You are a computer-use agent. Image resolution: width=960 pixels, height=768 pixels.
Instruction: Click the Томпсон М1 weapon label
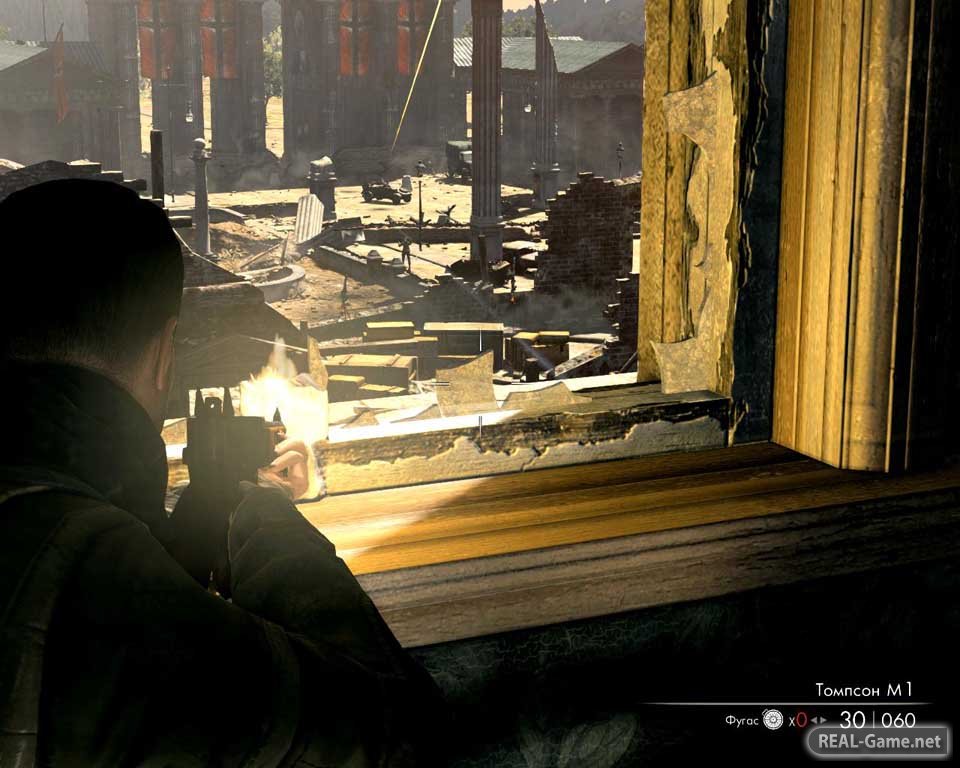coord(864,690)
